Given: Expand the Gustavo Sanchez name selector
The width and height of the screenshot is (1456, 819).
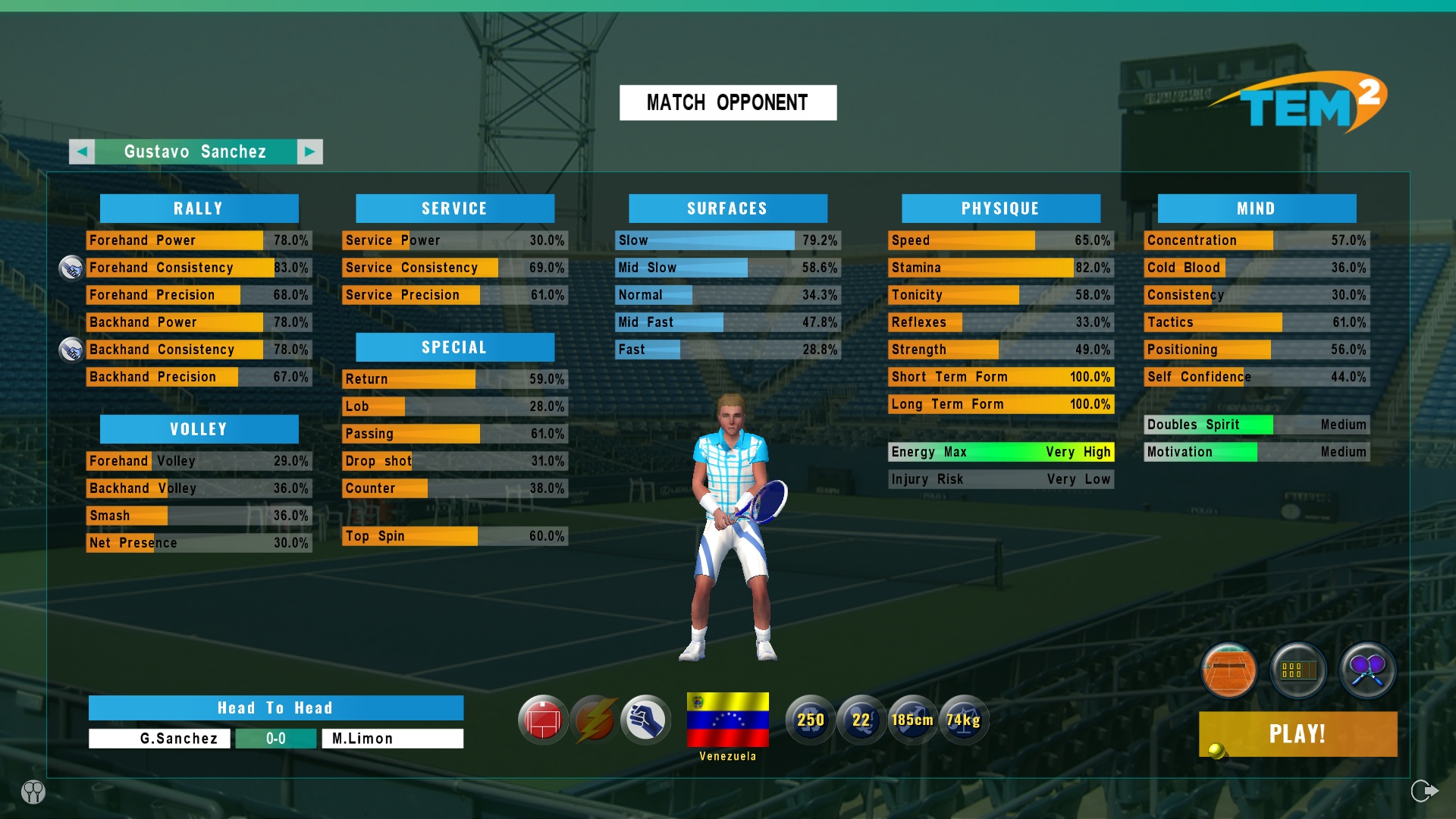Looking at the screenshot, I should point(195,151).
